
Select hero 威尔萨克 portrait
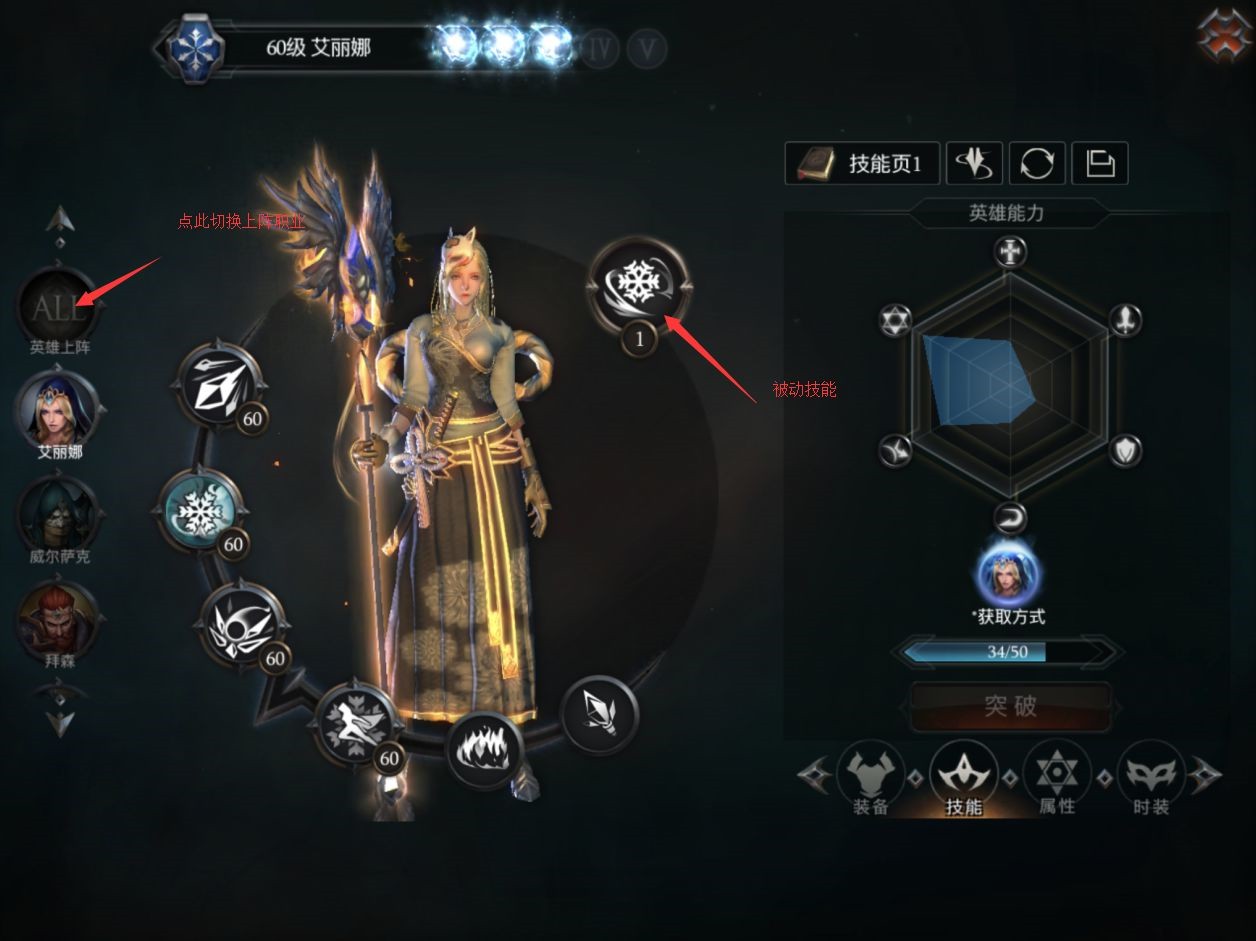pos(59,513)
